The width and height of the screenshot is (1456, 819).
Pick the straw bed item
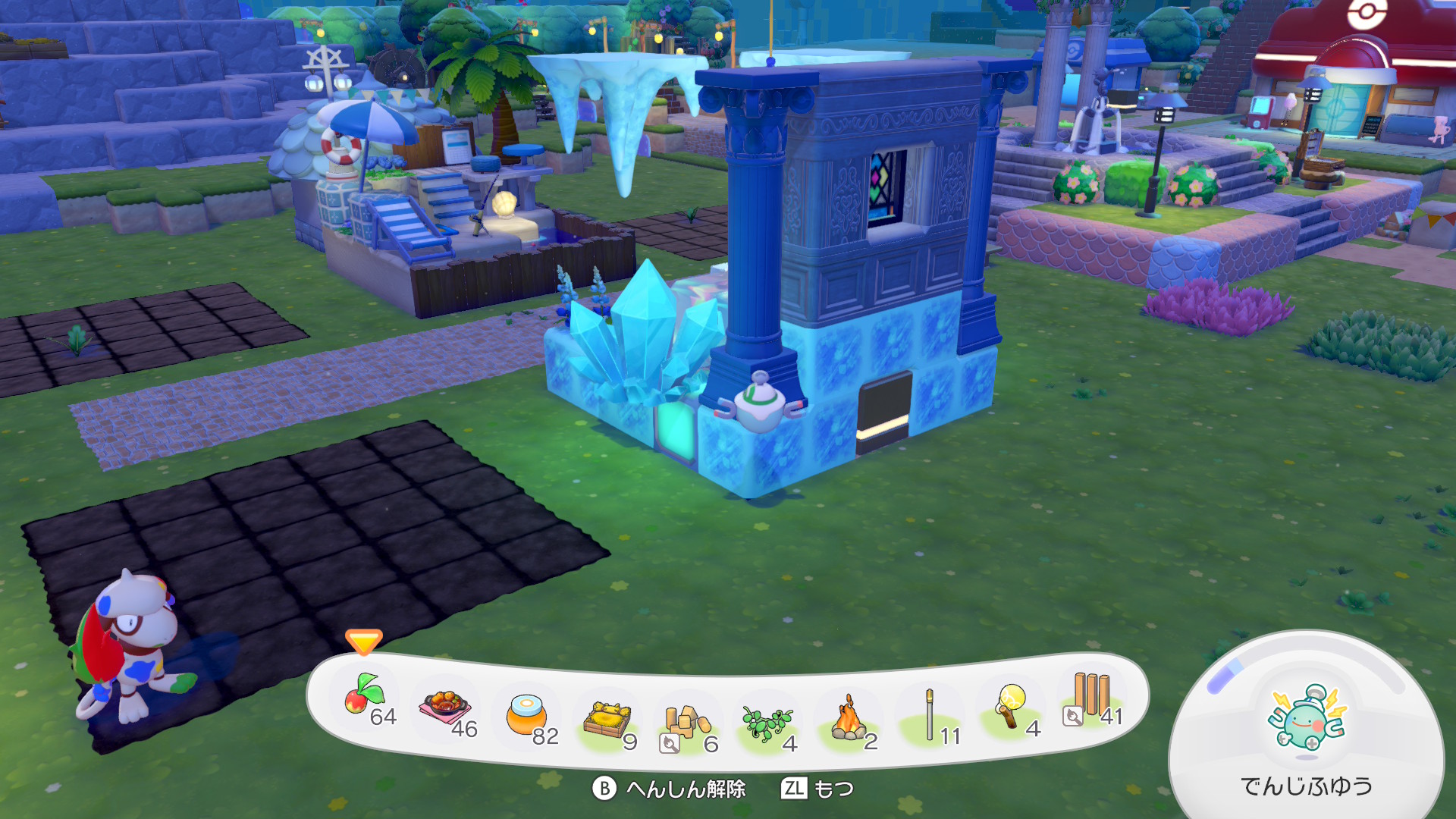[607, 720]
